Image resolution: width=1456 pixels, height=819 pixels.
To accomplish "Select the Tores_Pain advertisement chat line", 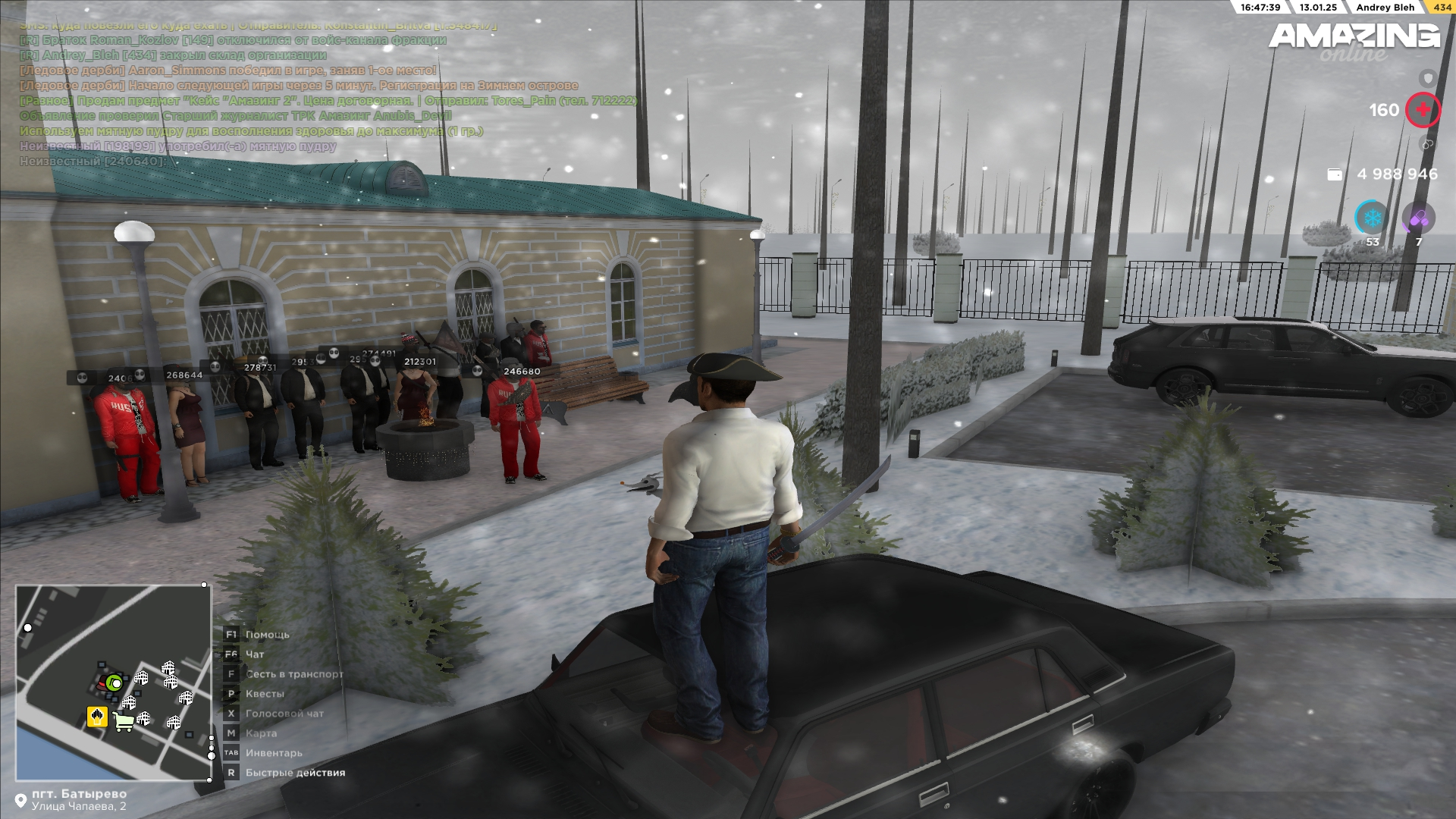I will pyautogui.click(x=328, y=101).
